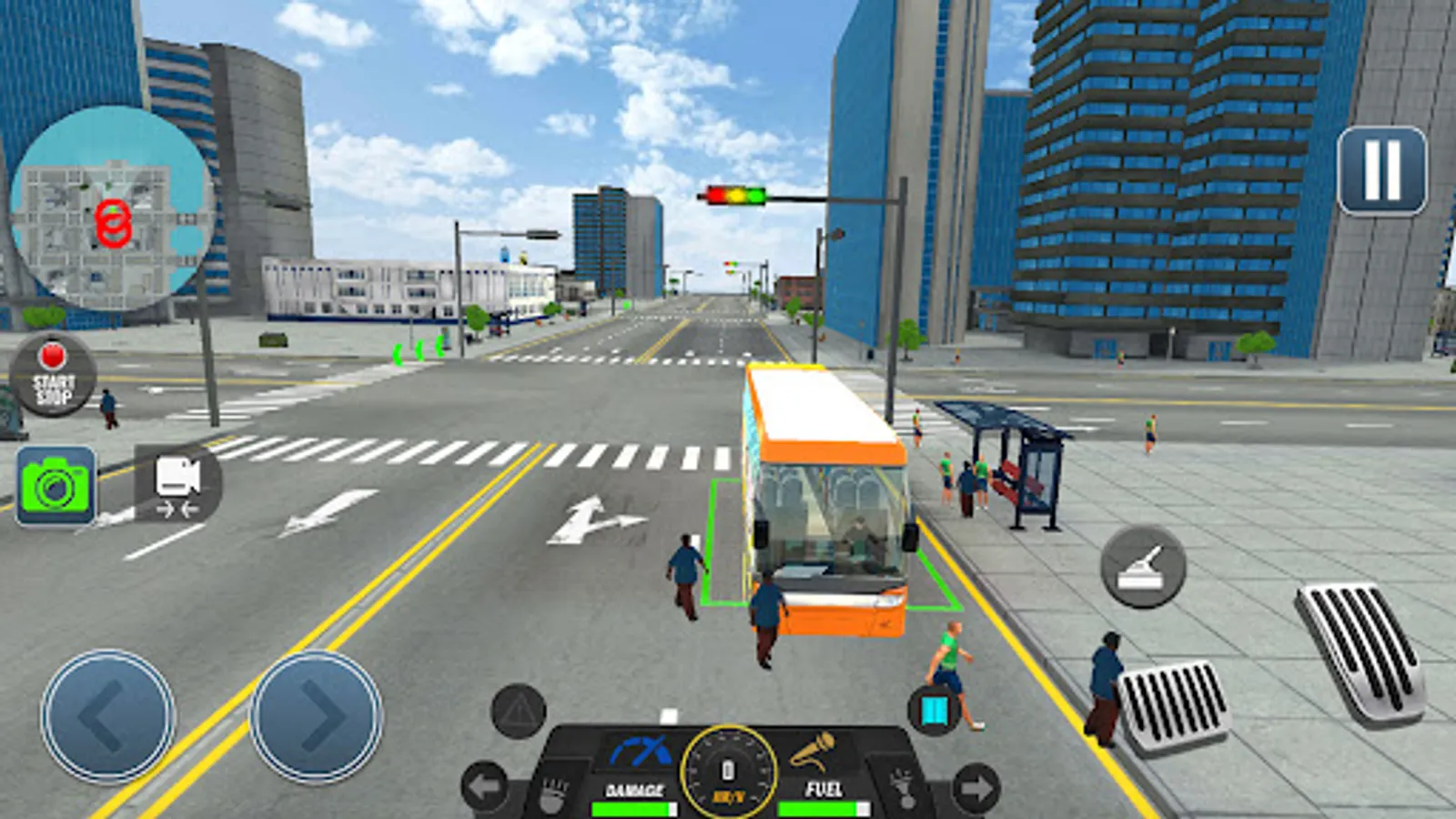
Task: Open the bus doors with the cyan door toggle
Action: (x=935, y=712)
